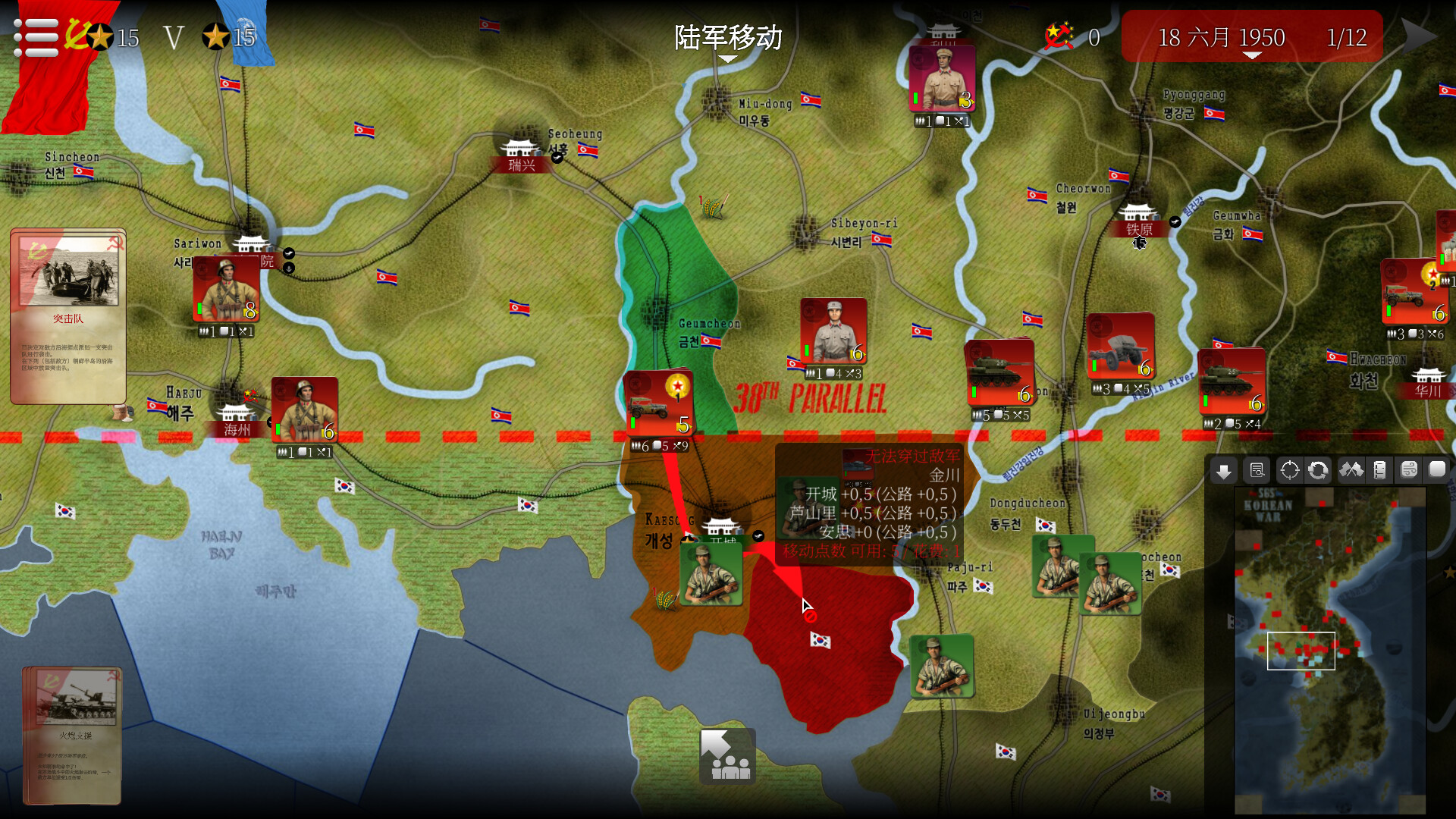Expand the chevron below 陆军移动 phase title

[x=727, y=59]
